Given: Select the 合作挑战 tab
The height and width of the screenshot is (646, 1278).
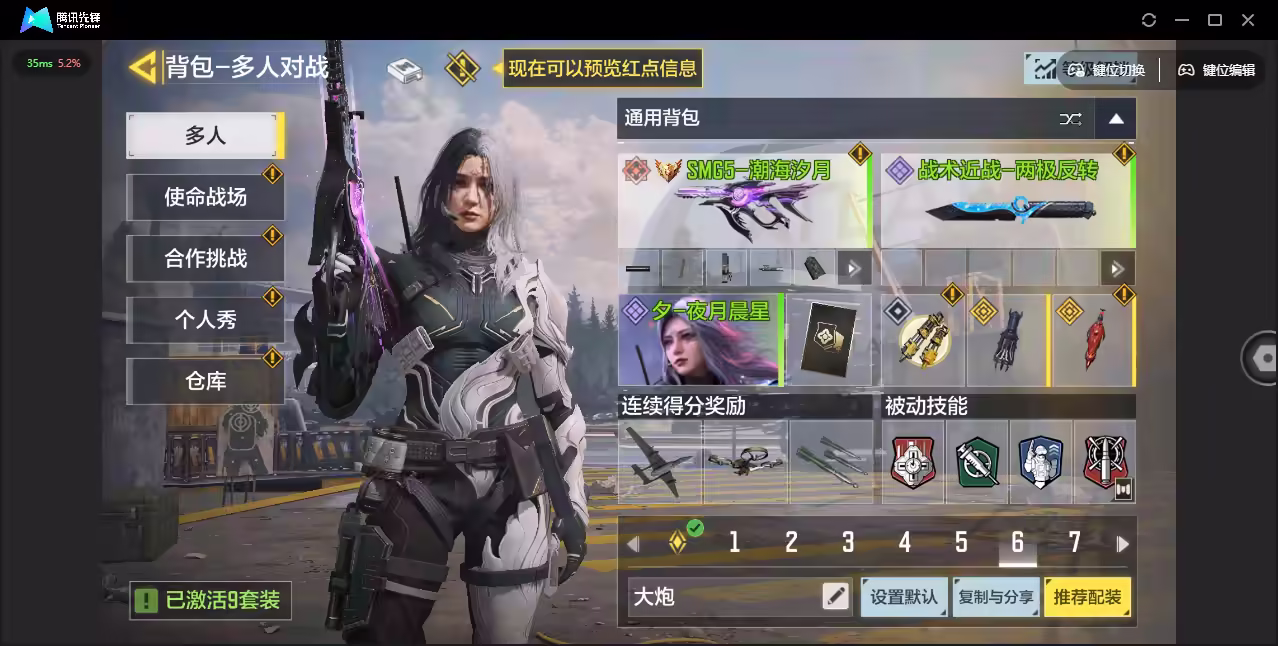Looking at the screenshot, I should 205,258.
